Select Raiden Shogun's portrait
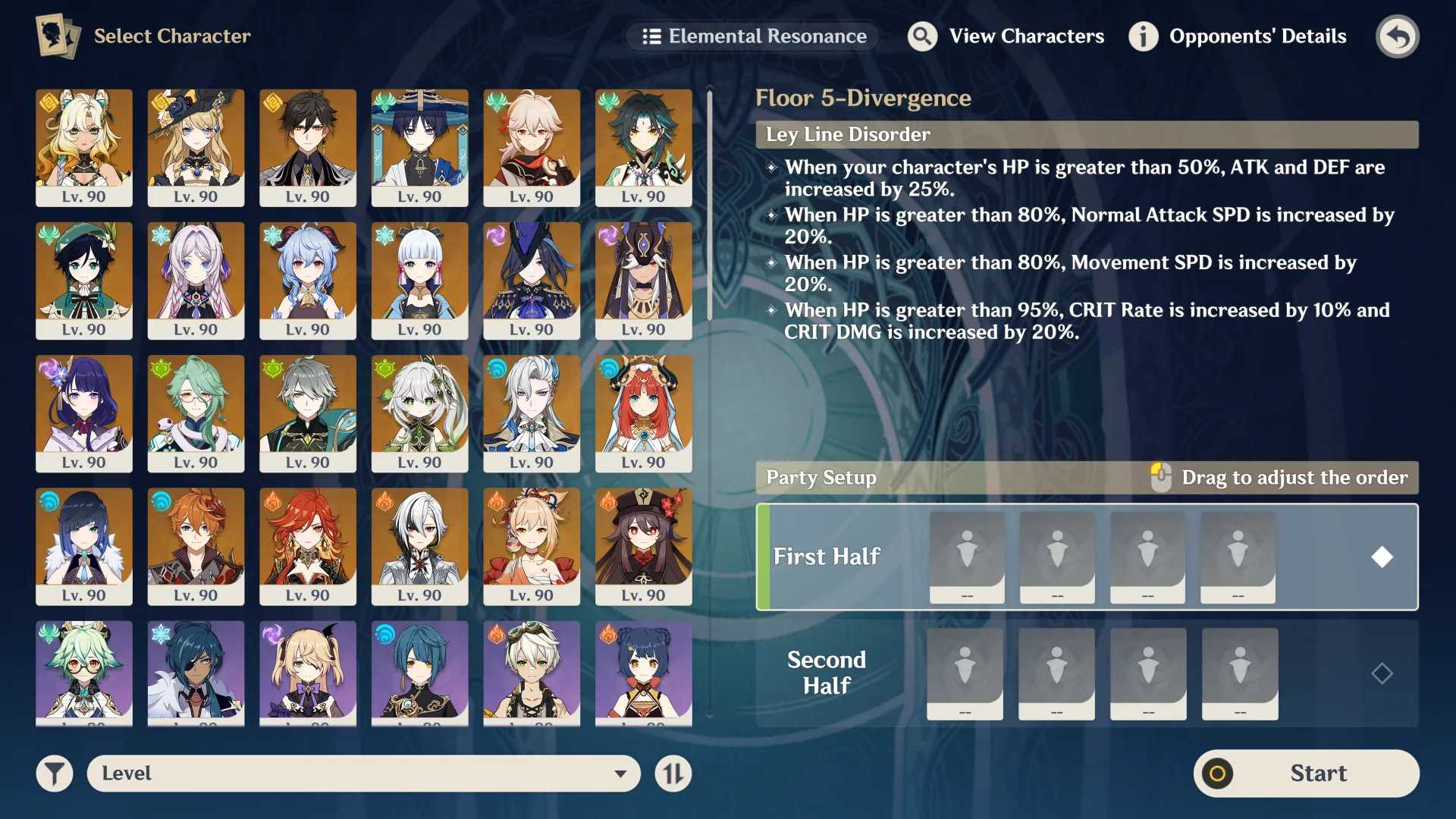 click(84, 413)
